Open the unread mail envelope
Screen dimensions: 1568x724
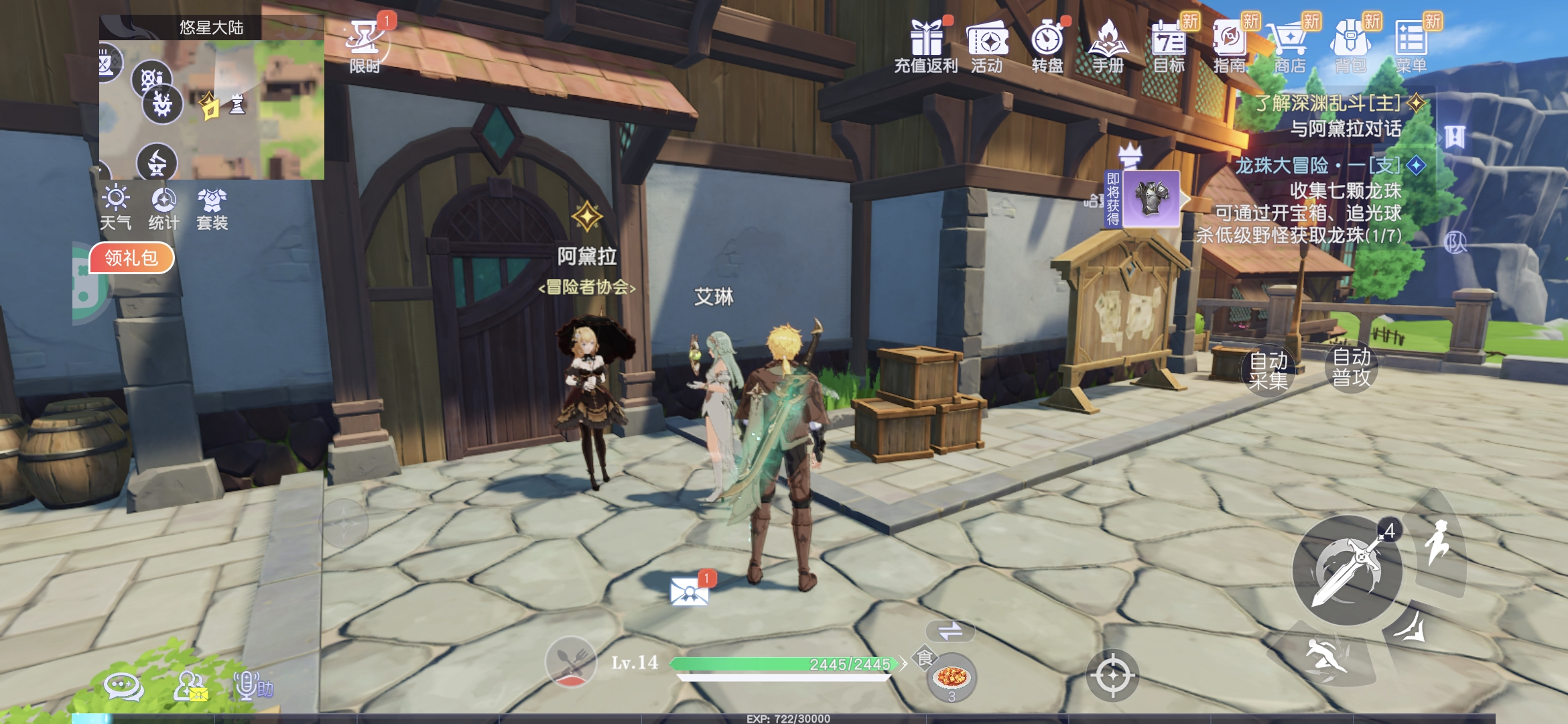tap(690, 591)
